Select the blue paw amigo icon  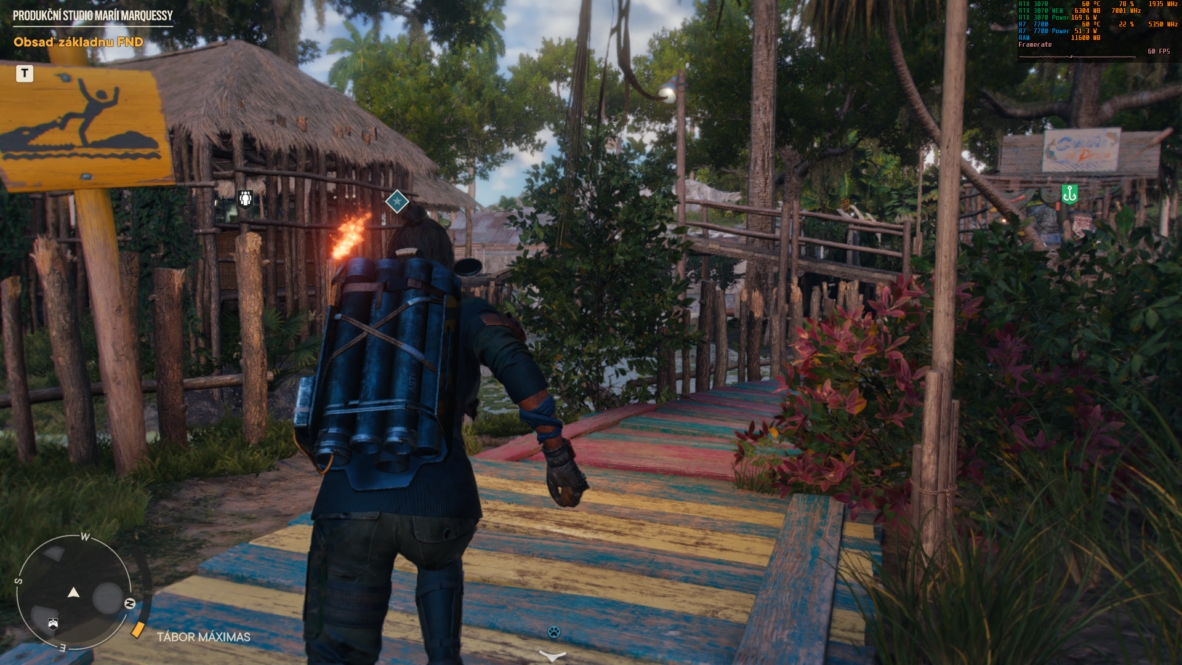[x=552, y=632]
